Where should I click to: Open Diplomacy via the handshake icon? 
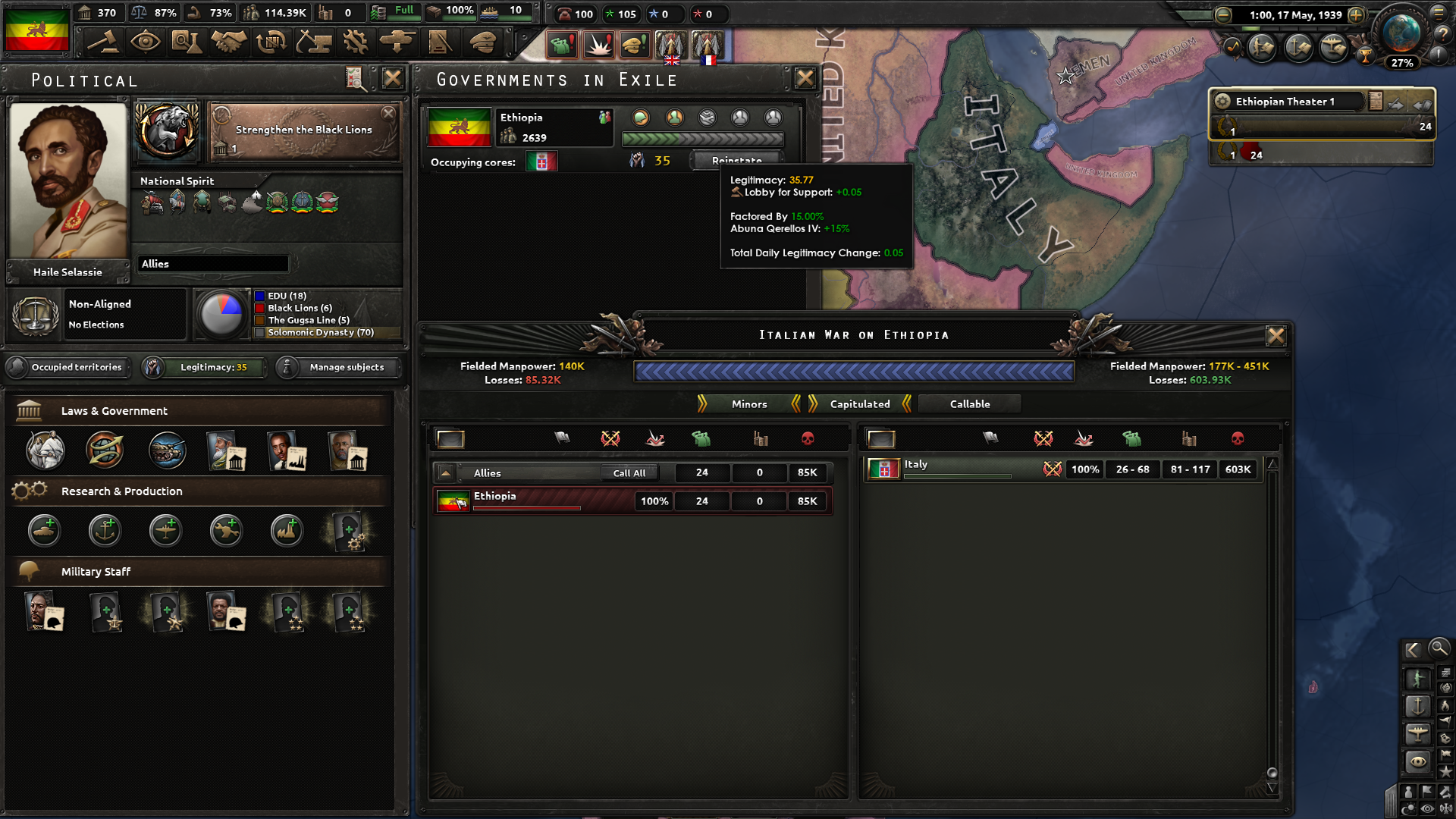pyautogui.click(x=230, y=43)
